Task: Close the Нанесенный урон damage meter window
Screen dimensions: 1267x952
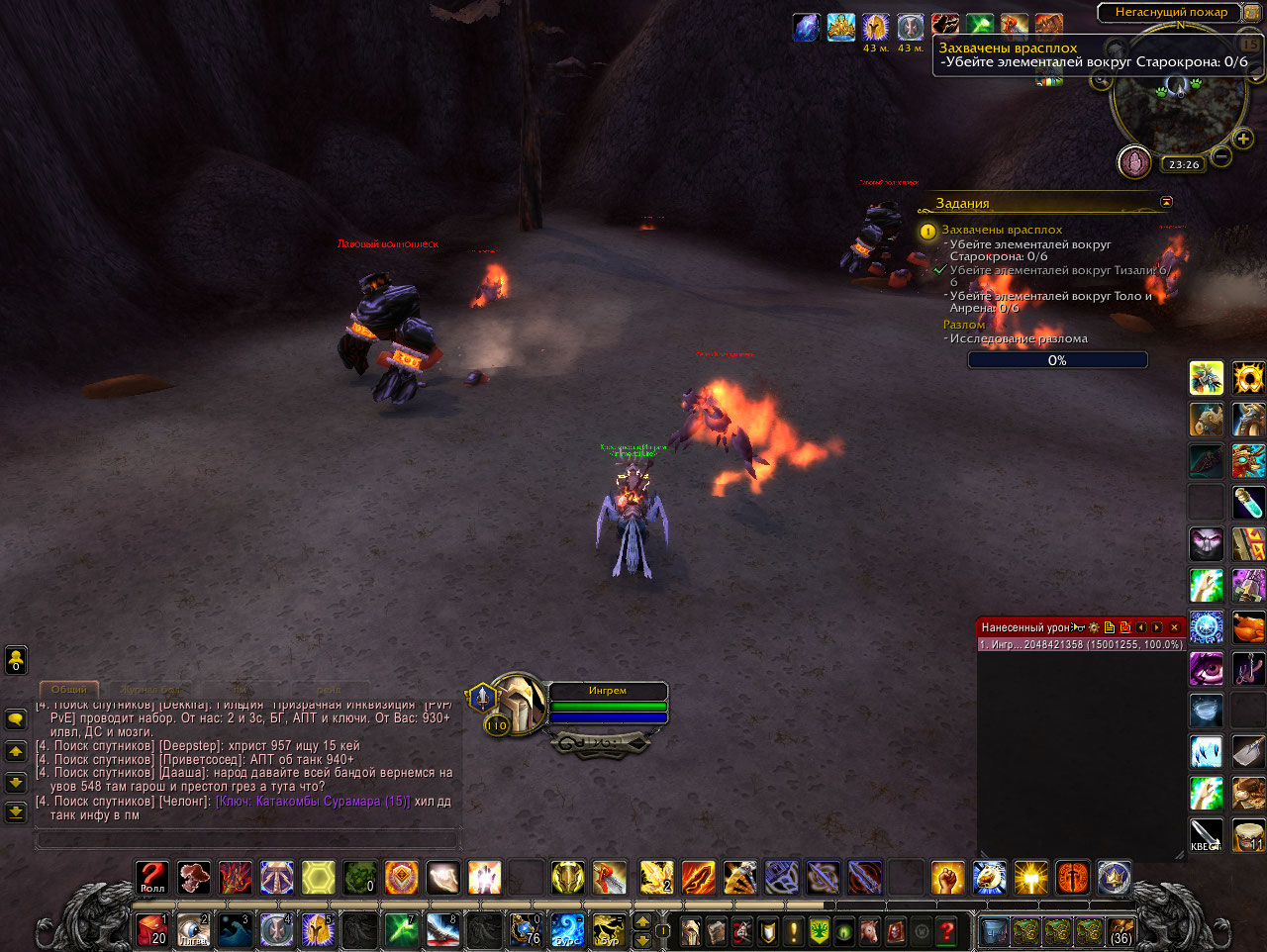Action: tap(1175, 627)
